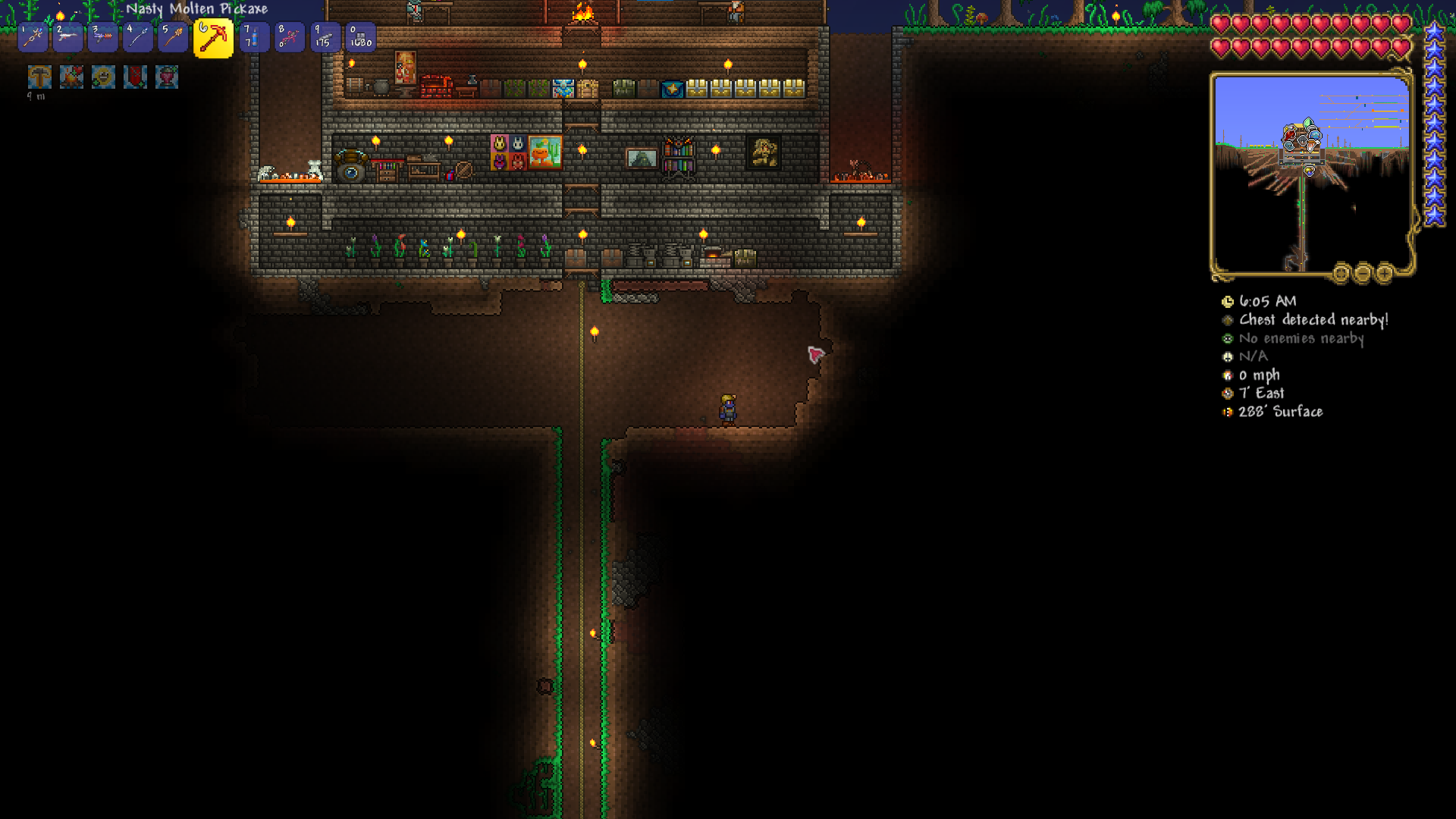Click the minimap display

1311,174
